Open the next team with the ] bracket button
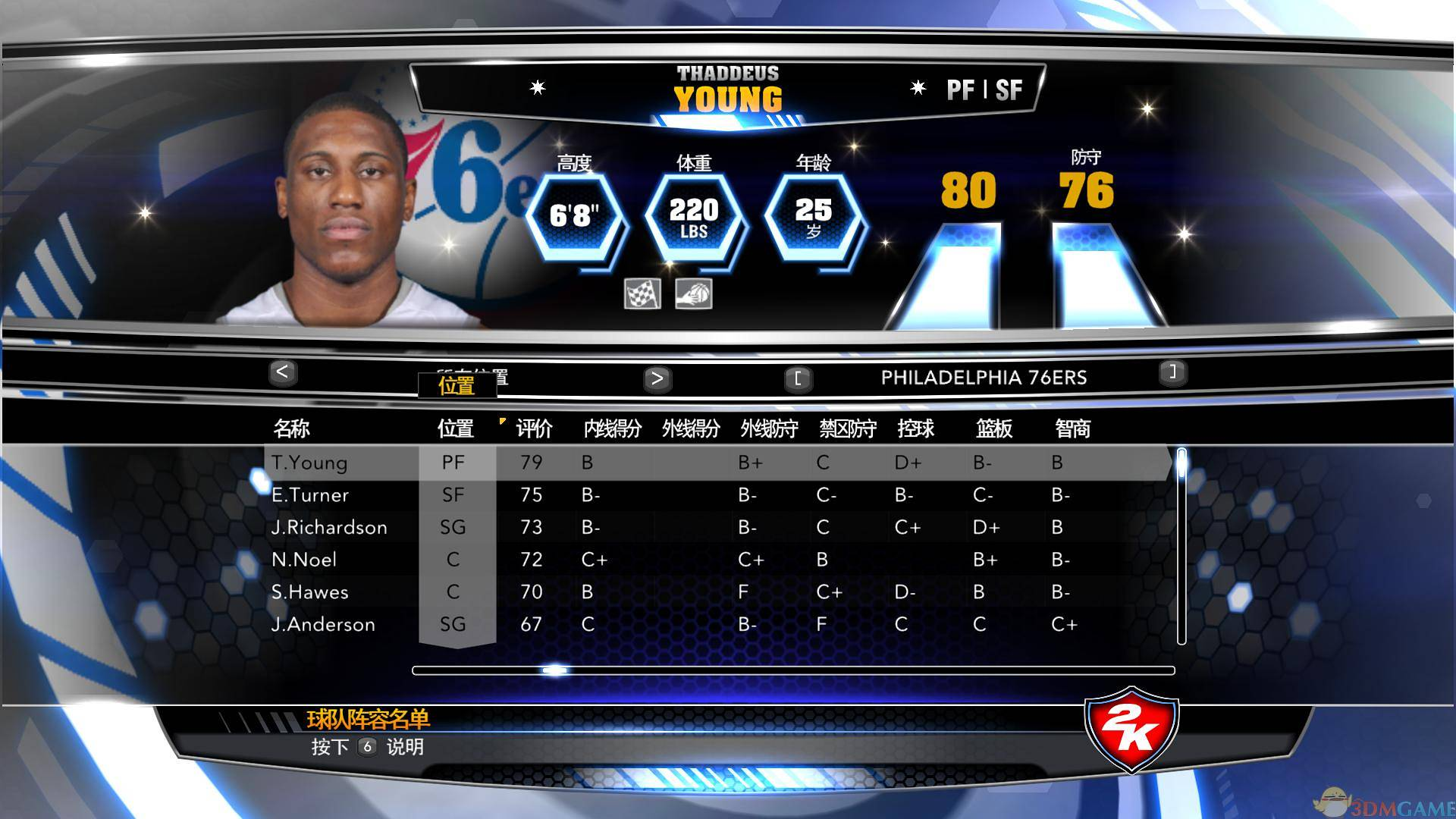This screenshot has height=819, width=1456. tap(1173, 373)
